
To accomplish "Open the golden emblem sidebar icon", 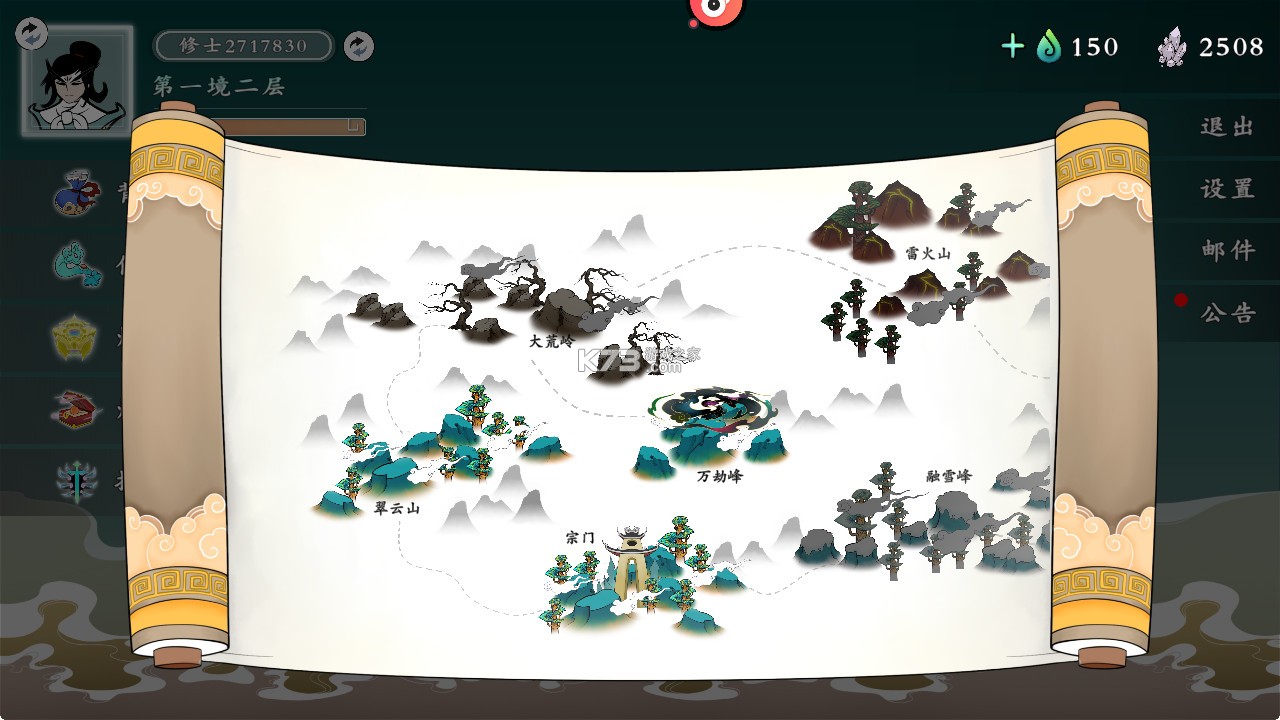I will click(76, 337).
